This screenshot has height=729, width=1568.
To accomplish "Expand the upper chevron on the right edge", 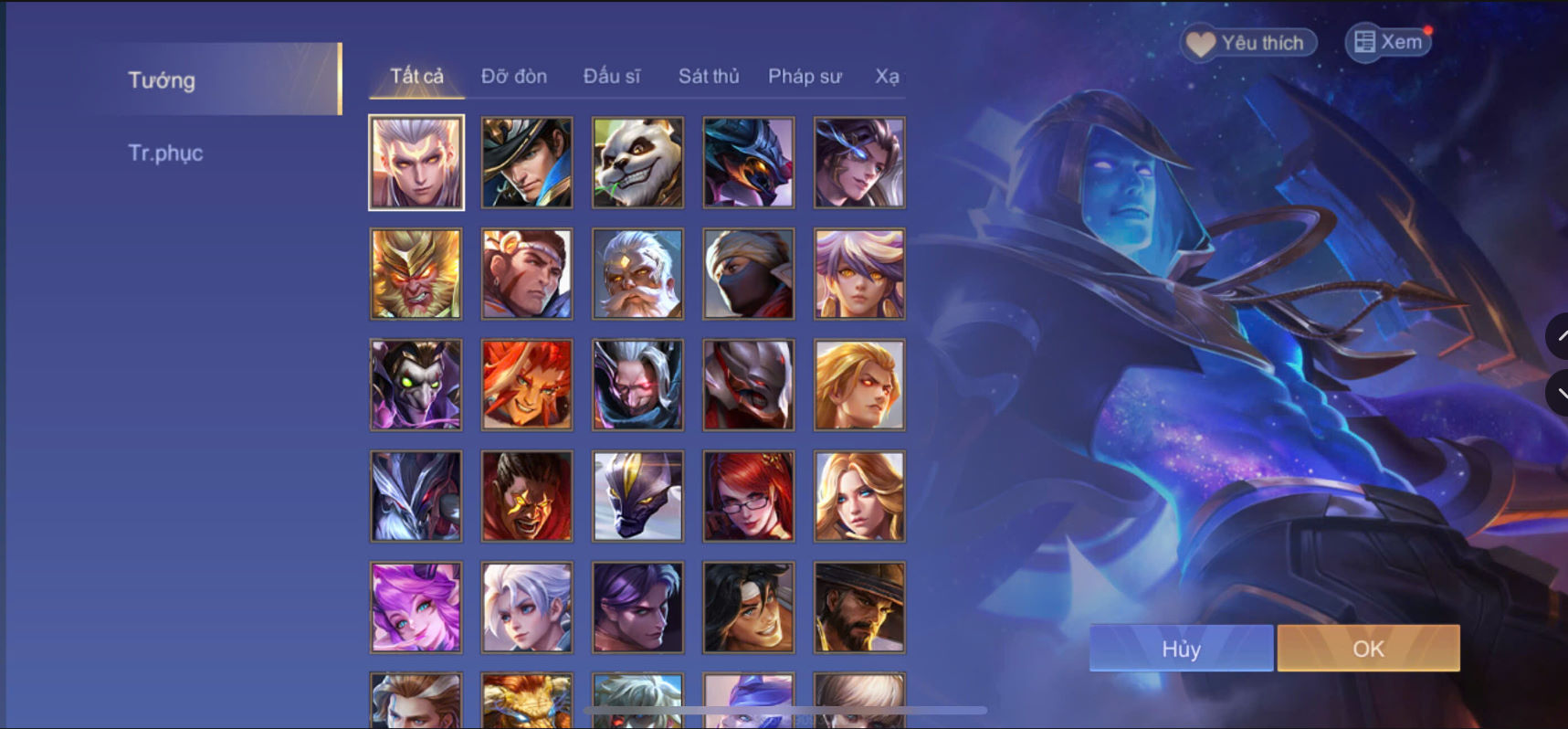I will click(x=1560, y=336).
